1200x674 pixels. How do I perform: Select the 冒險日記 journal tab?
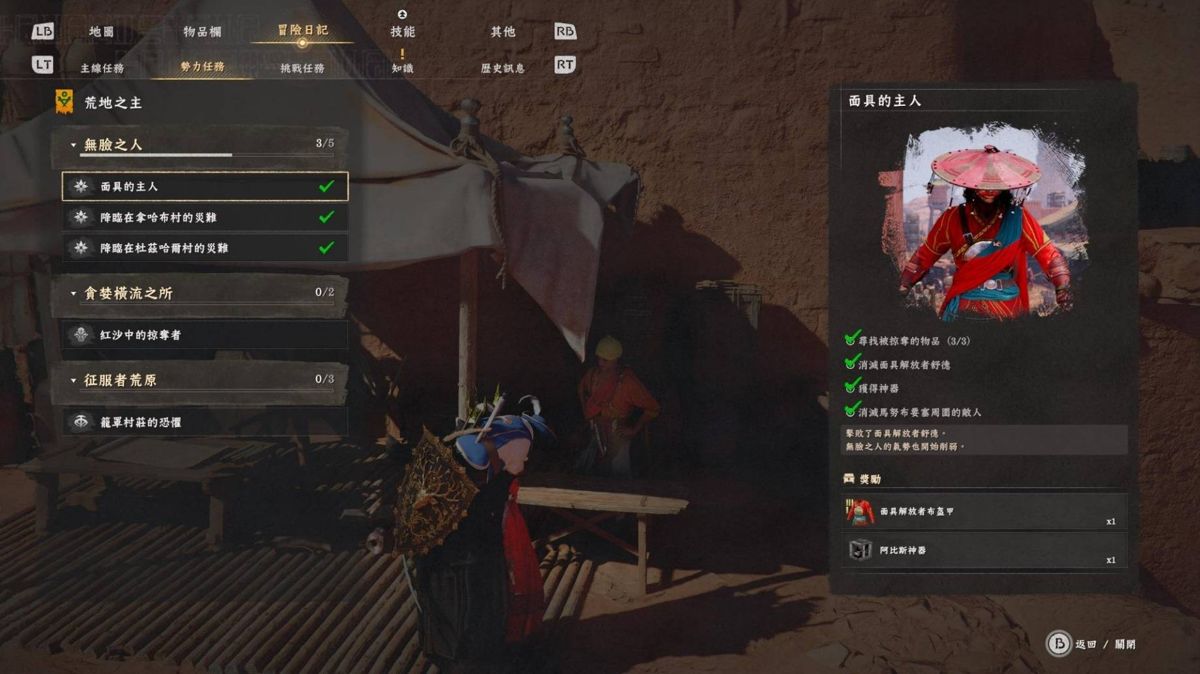pyautogui.click(x=302, y=31)
